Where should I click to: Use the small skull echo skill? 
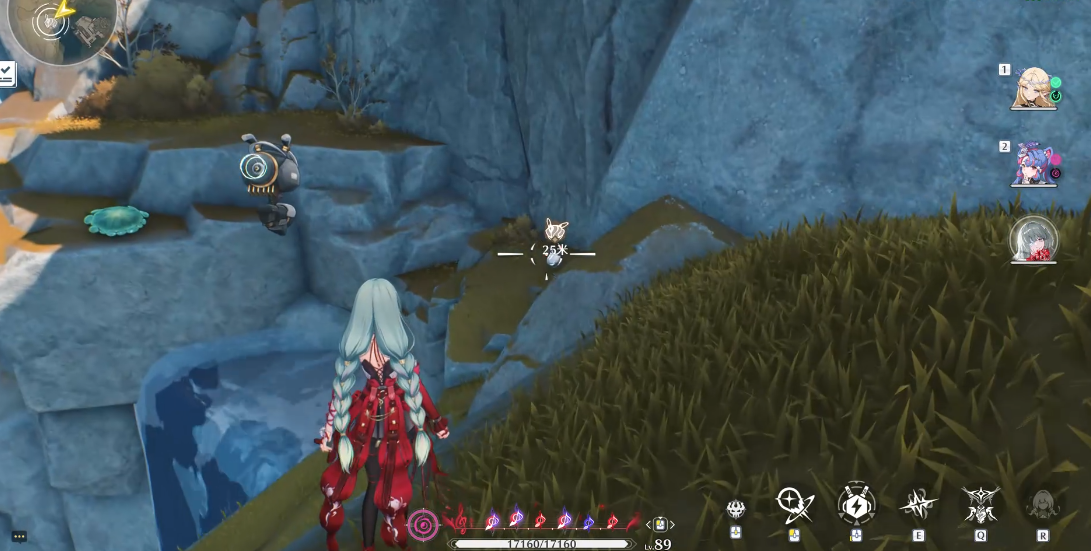736,509
